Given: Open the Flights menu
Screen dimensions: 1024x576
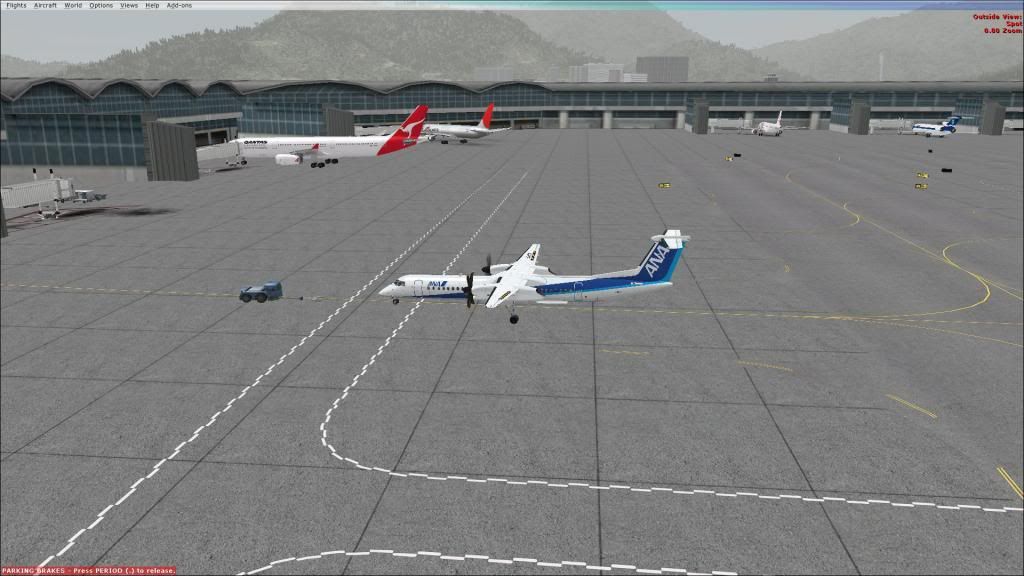Looking at the screenshot, I should tap(16, 5).
